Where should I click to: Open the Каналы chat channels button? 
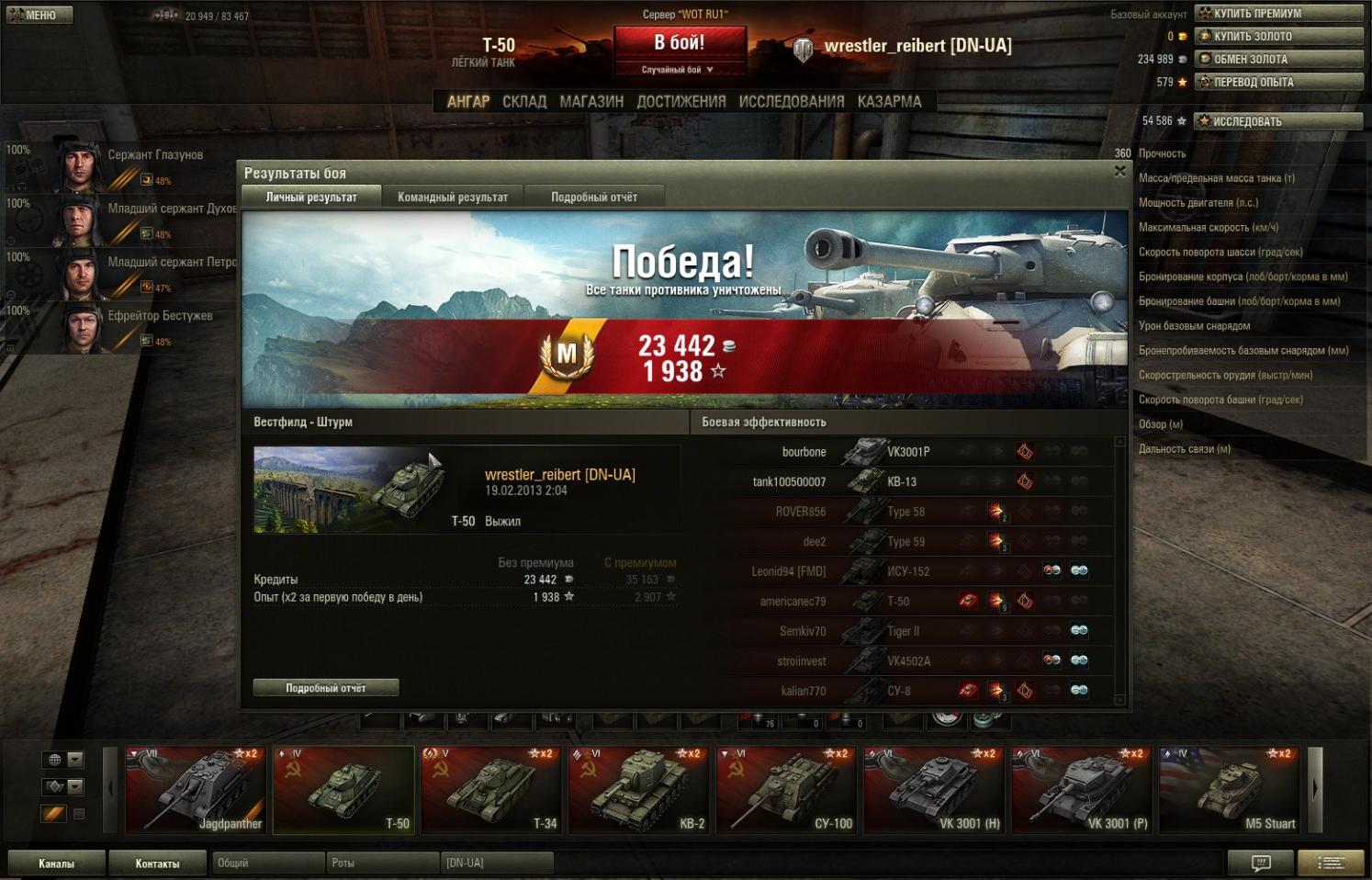(x=56, y=863)
